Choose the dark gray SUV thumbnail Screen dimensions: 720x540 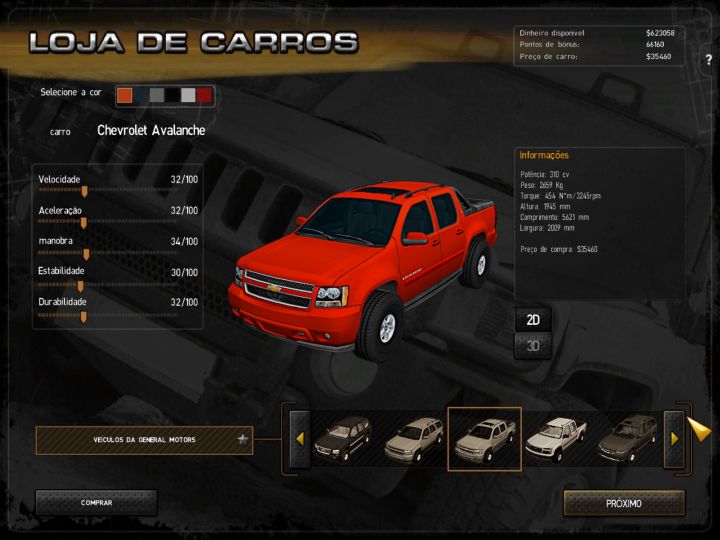(627, 438)
